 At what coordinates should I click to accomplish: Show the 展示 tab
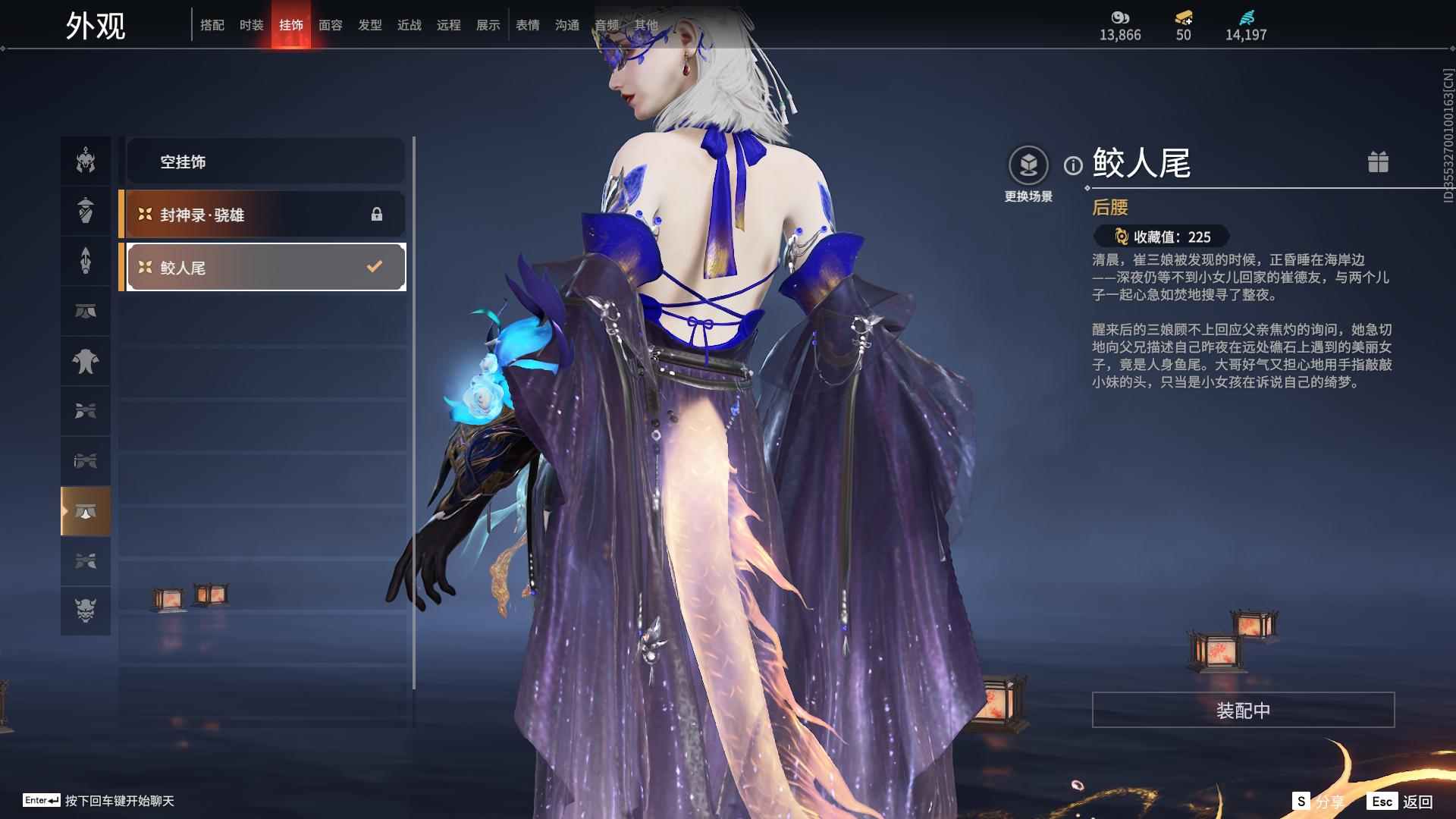click(x=488, y=26)
